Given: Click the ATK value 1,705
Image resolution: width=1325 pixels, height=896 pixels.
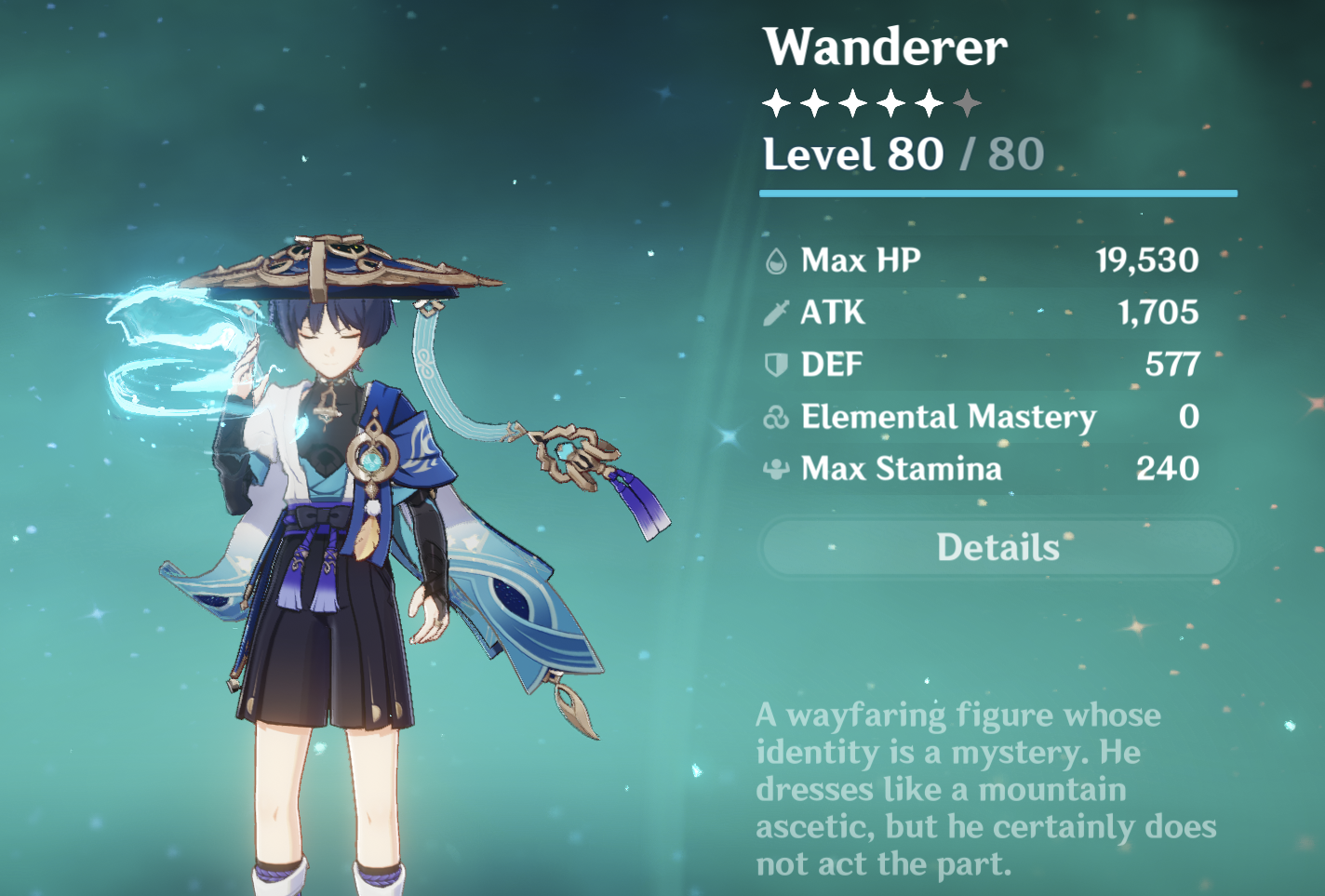Looking at the screenshot, I should (1158, 313).
